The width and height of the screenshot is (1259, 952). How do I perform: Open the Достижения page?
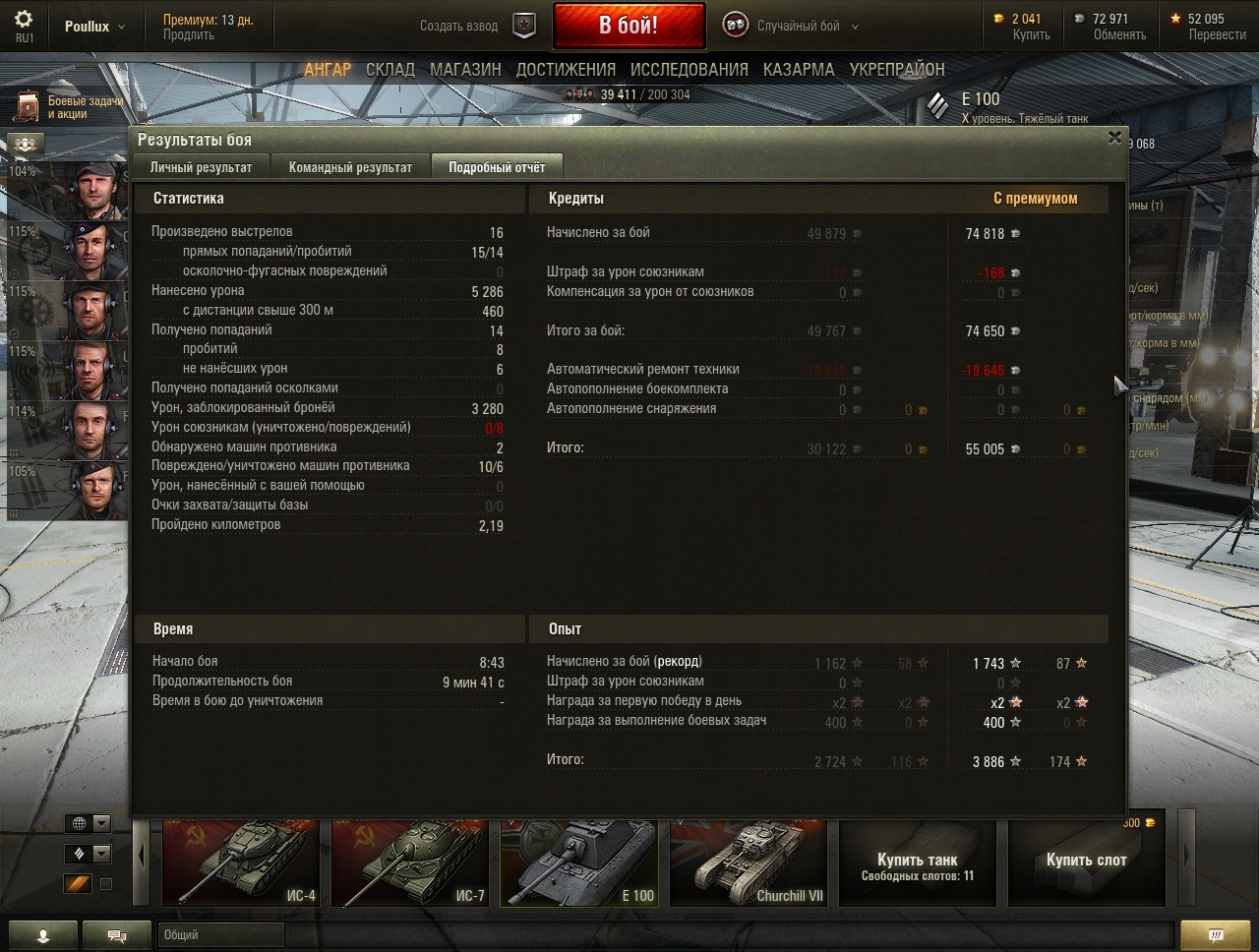click(566, 70)
